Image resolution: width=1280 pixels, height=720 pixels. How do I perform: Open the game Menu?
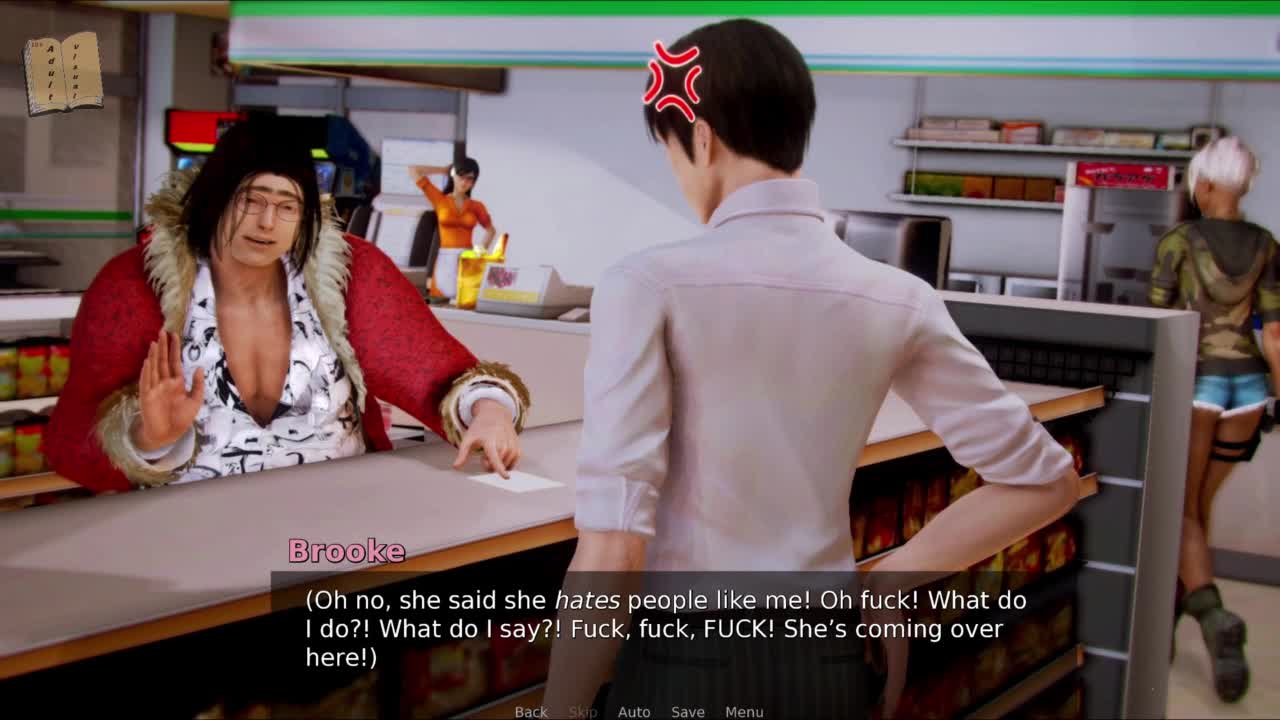point(744,712)
